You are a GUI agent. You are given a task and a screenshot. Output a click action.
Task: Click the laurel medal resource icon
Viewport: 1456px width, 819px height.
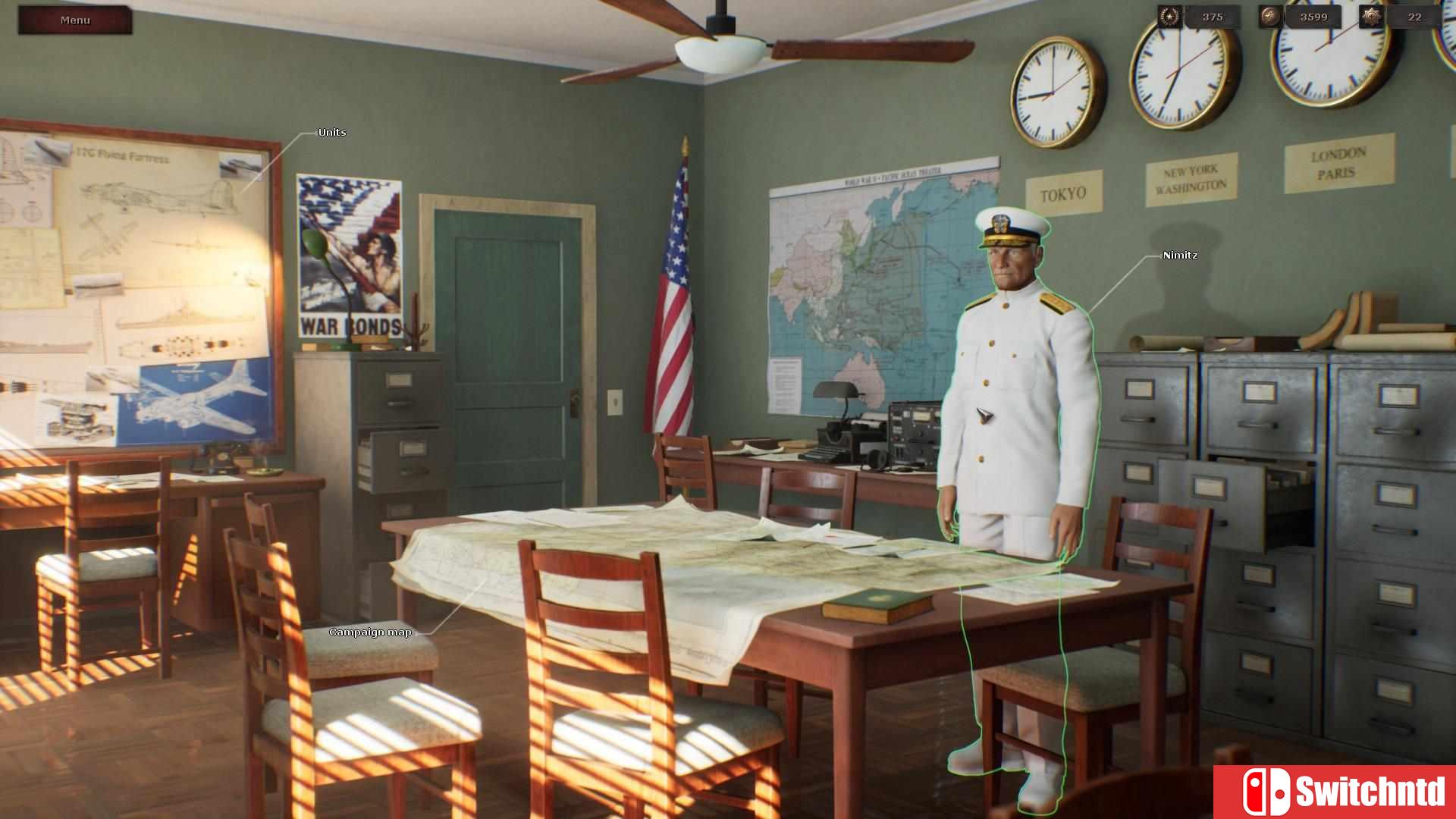(1170, 16)
